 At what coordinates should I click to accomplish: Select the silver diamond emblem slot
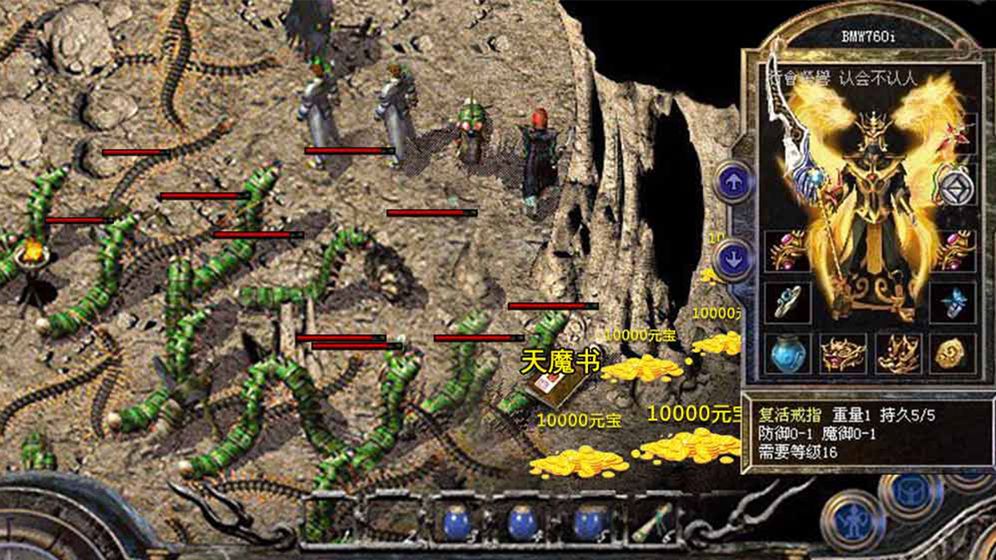(x=953, y=186)
